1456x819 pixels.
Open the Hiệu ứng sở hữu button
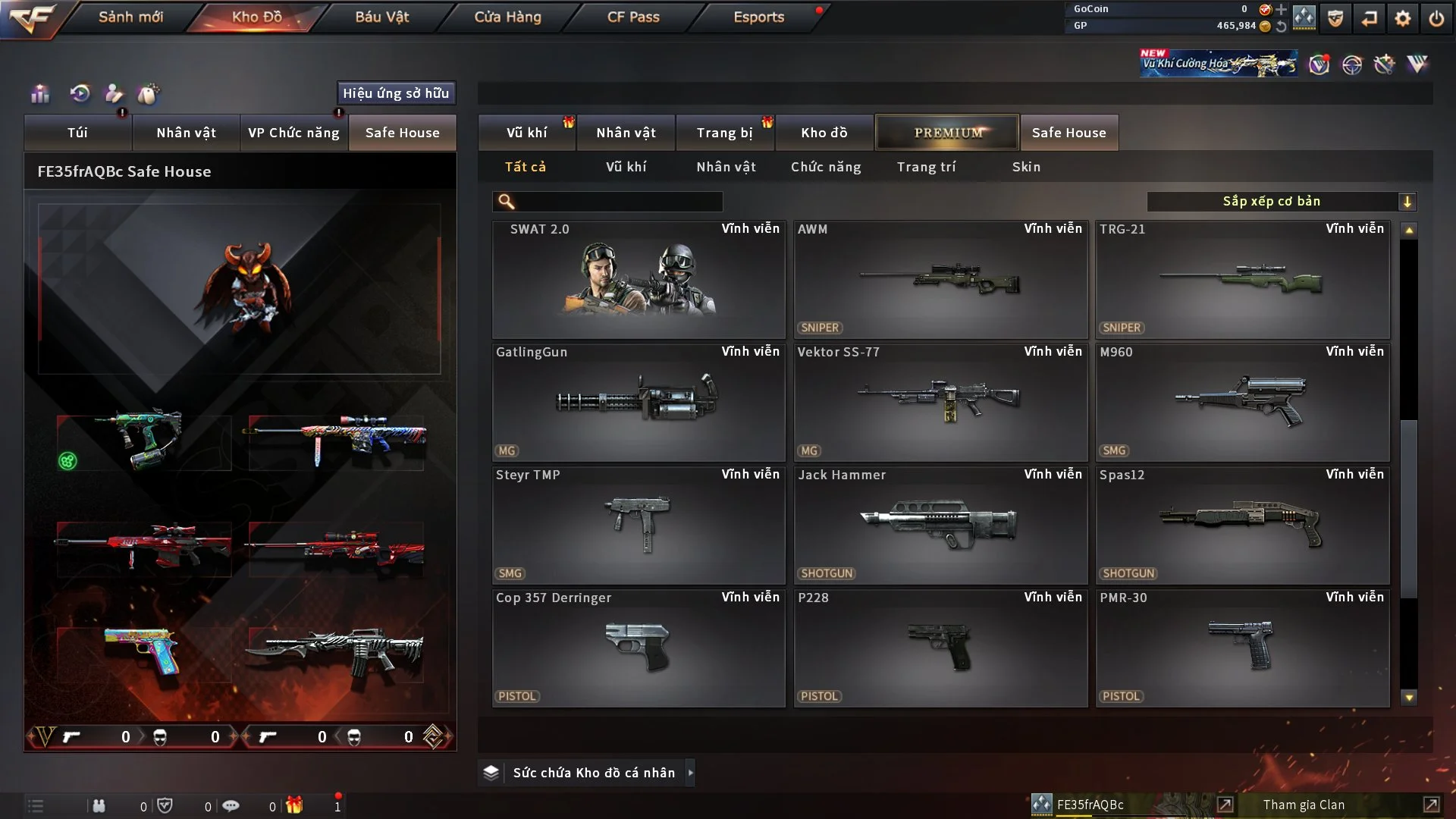click(x=396, y=93)
